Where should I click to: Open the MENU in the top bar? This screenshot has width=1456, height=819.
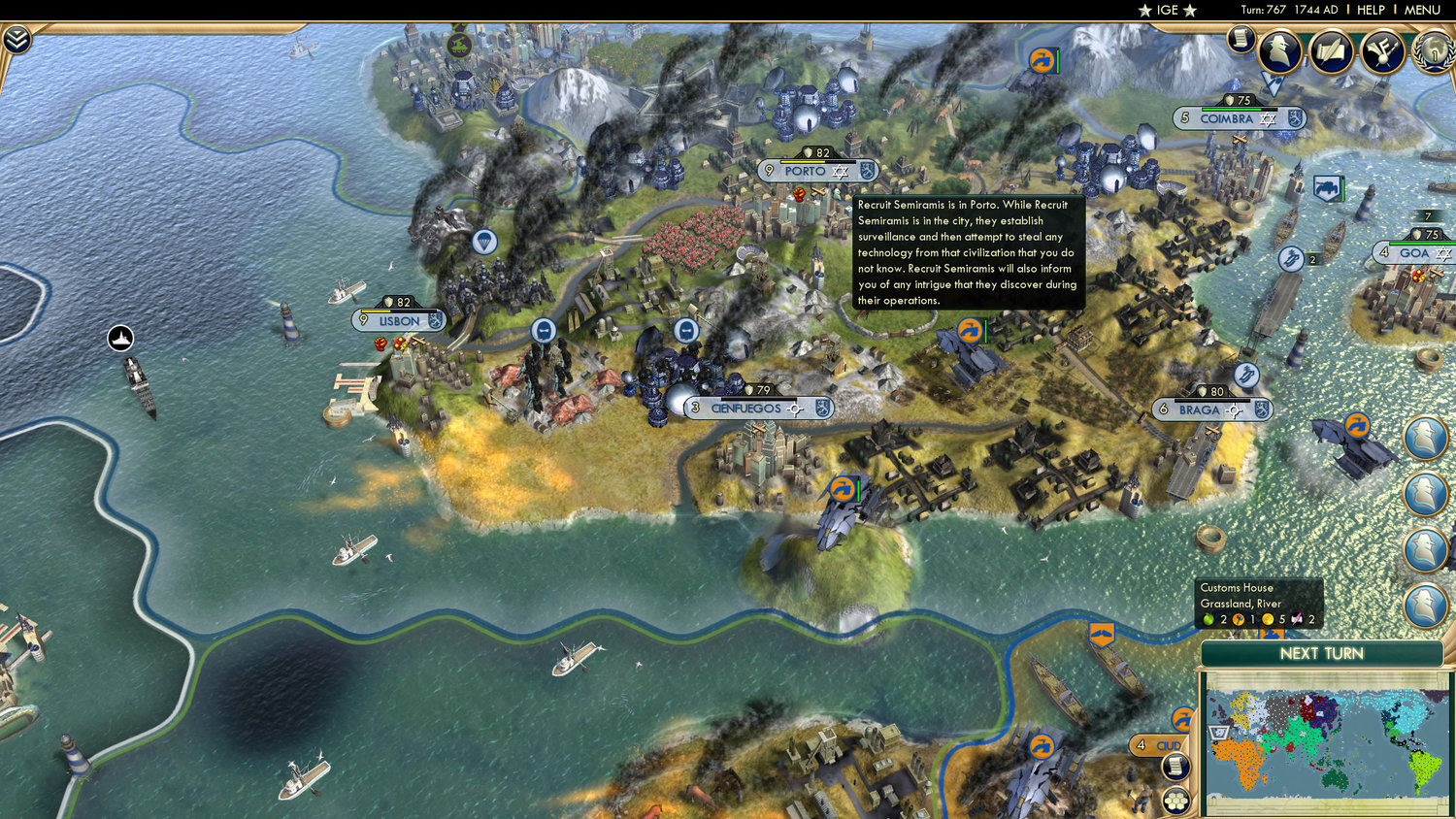1421,10
